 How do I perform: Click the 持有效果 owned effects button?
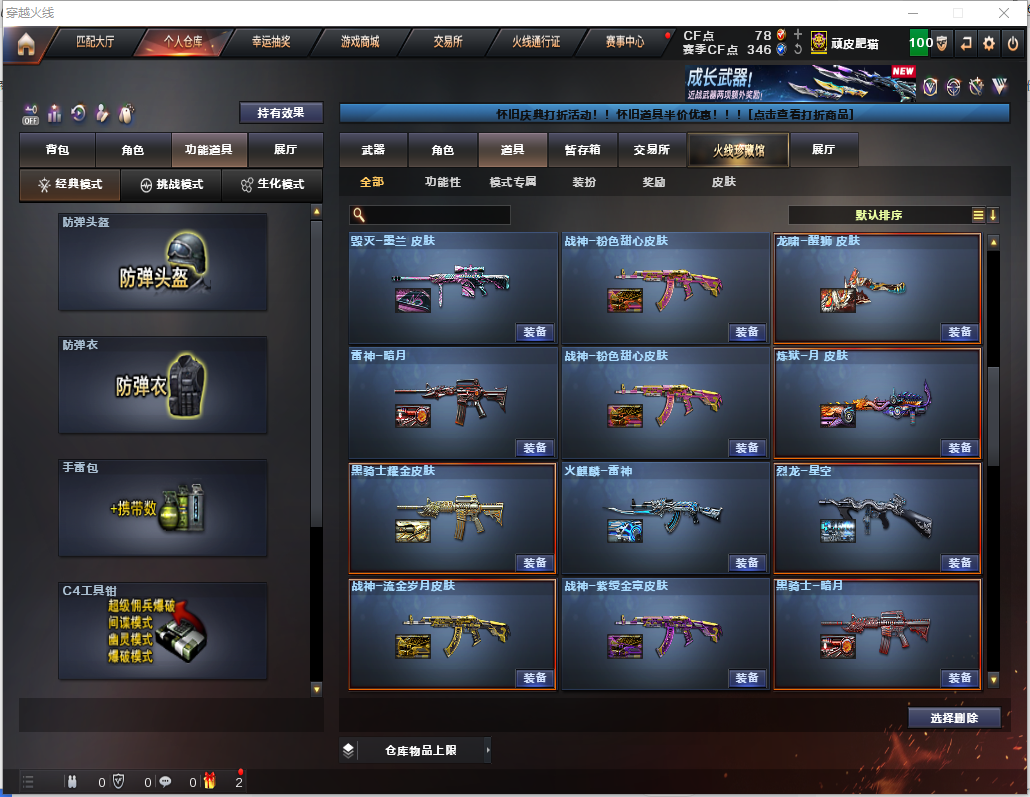pyautogui.click(x=281, y=113)
